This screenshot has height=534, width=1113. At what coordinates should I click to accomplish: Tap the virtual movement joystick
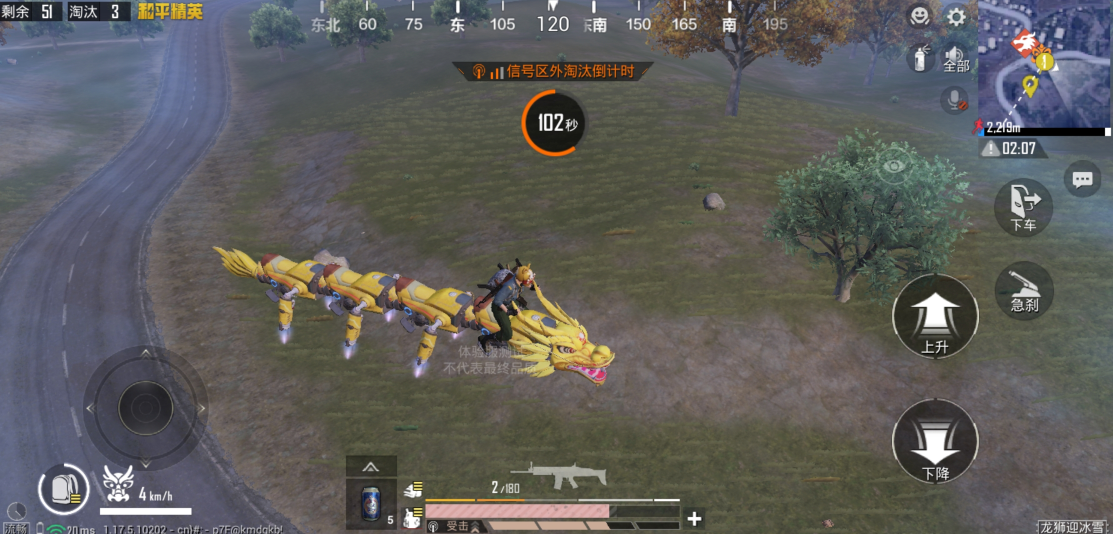click(x=145, y=407)
